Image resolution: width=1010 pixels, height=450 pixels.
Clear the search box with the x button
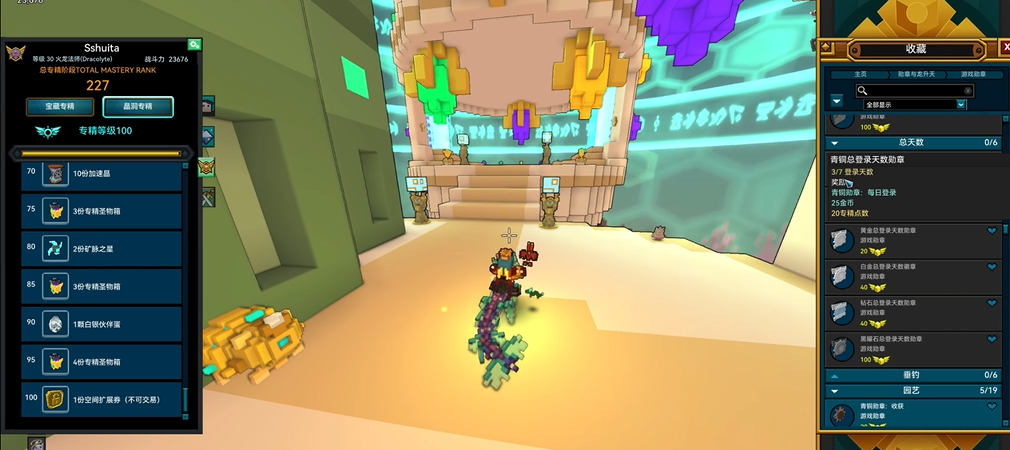(x=967, y=91)
